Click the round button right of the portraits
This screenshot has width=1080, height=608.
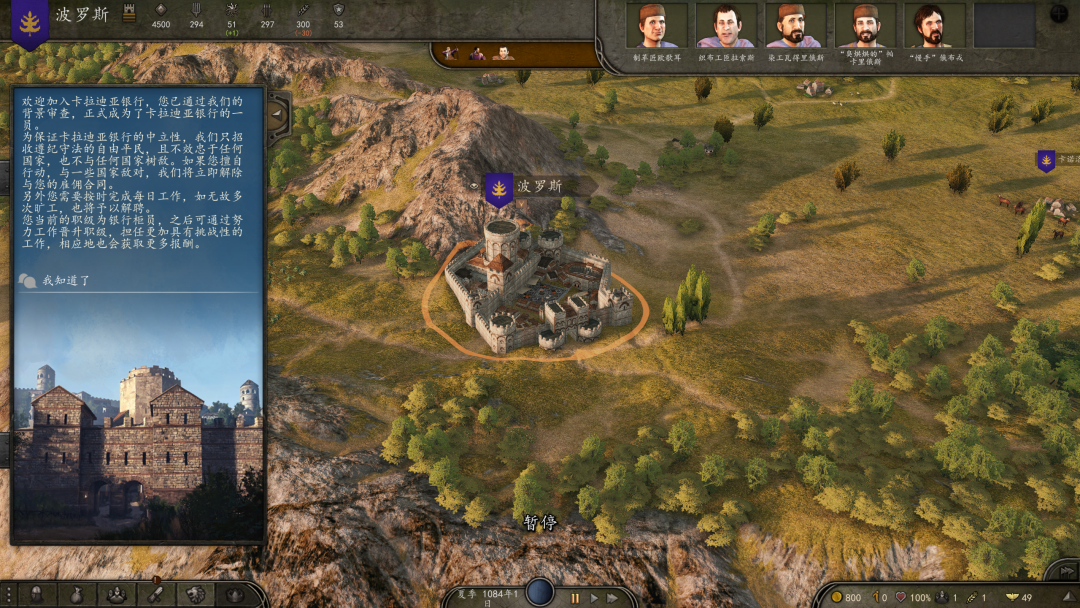1059,14
